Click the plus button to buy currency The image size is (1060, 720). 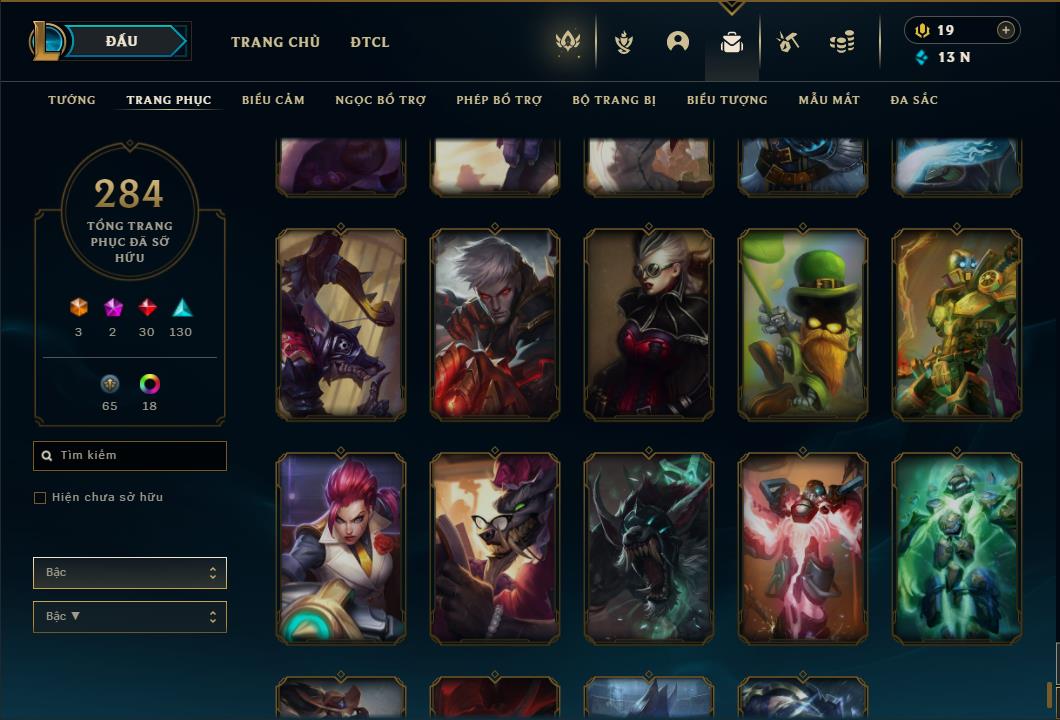(1006, 30)
